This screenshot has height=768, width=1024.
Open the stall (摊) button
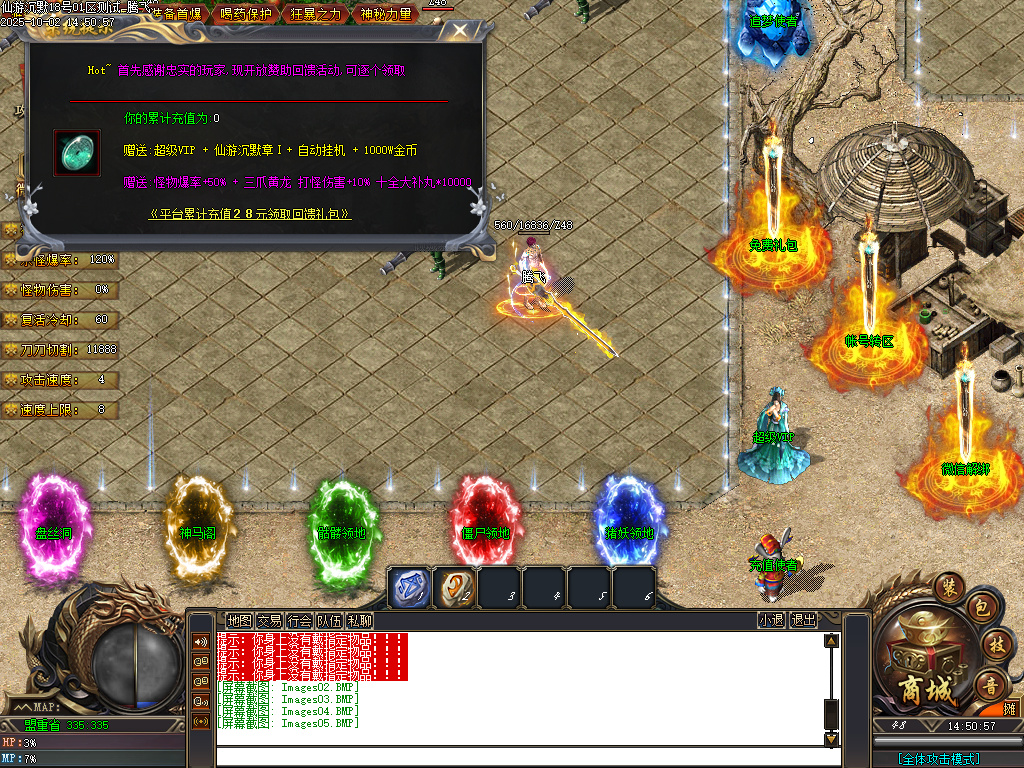(x=1009, y=708)
